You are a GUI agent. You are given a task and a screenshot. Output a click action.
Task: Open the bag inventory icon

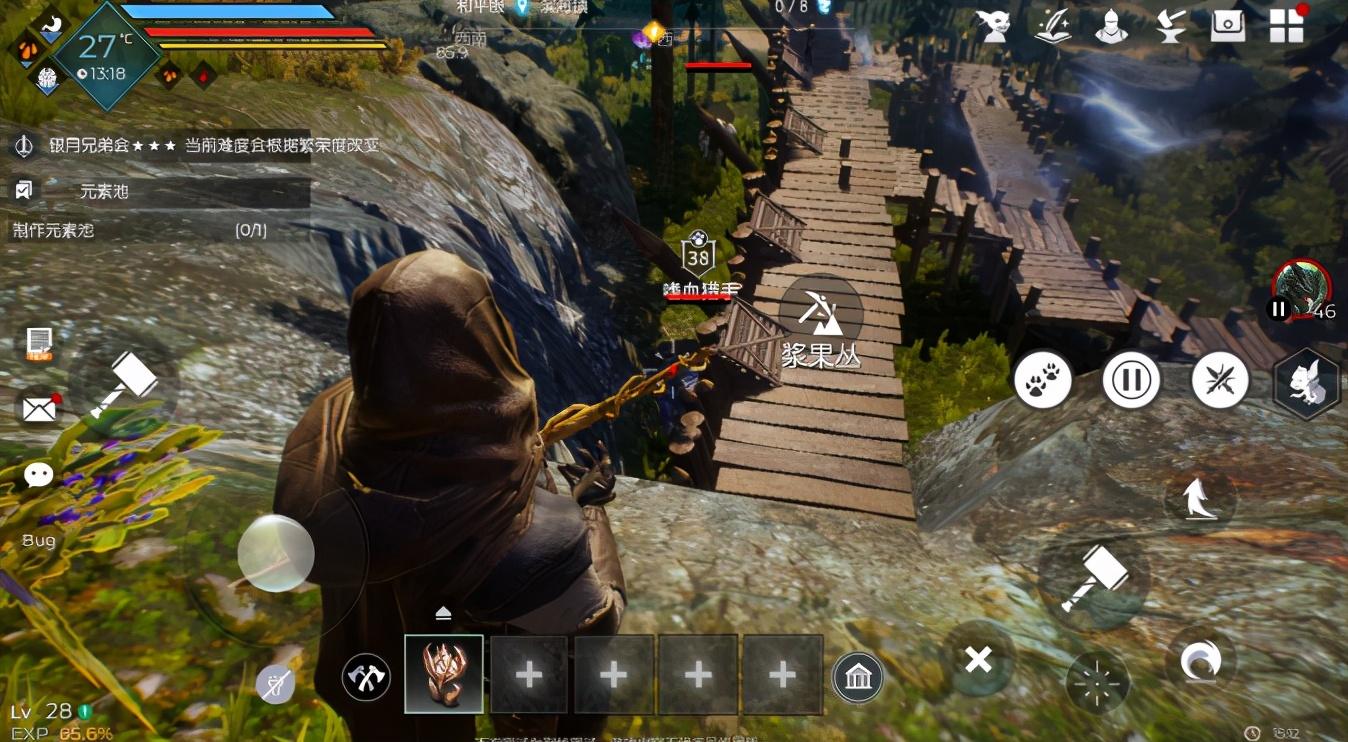point(1227,27)
